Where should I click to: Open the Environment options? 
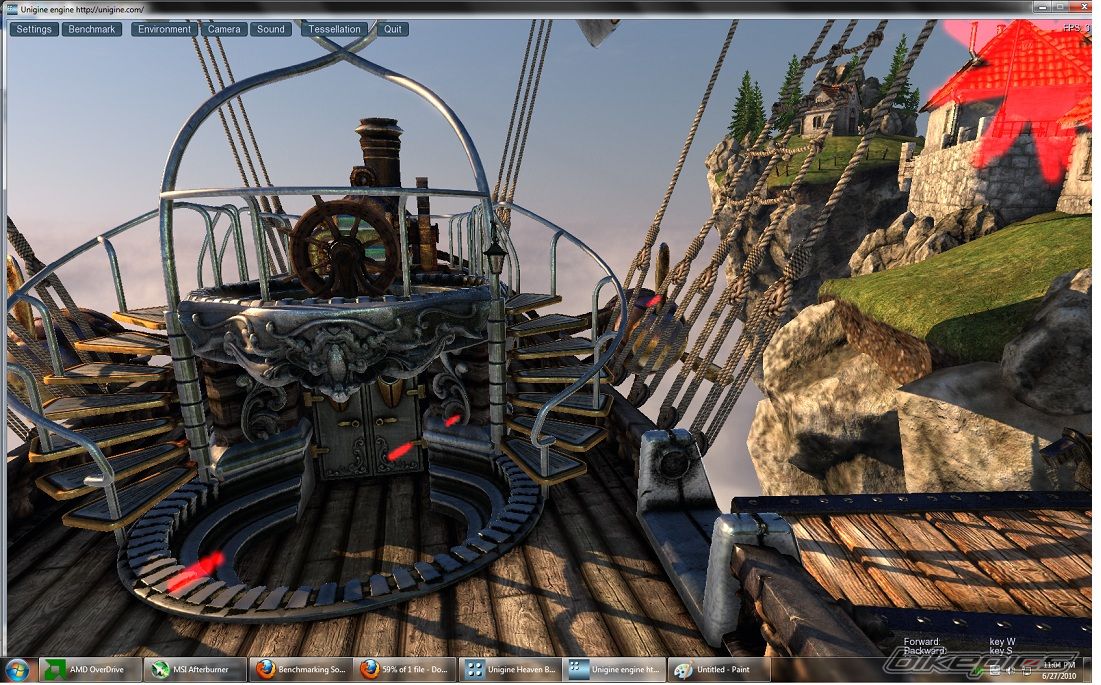(164, 29)
